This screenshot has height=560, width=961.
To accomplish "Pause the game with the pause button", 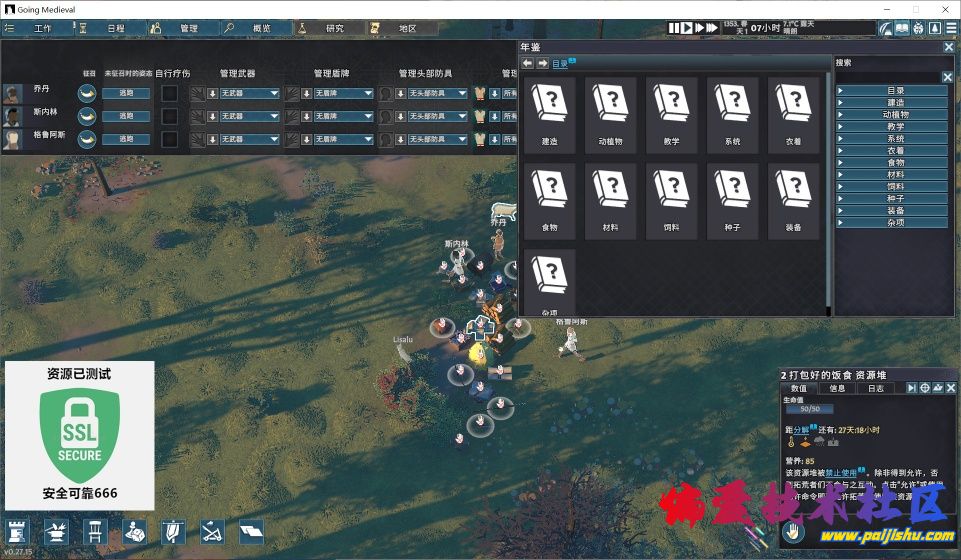I will pyautogui.click(x=675, y=28).
